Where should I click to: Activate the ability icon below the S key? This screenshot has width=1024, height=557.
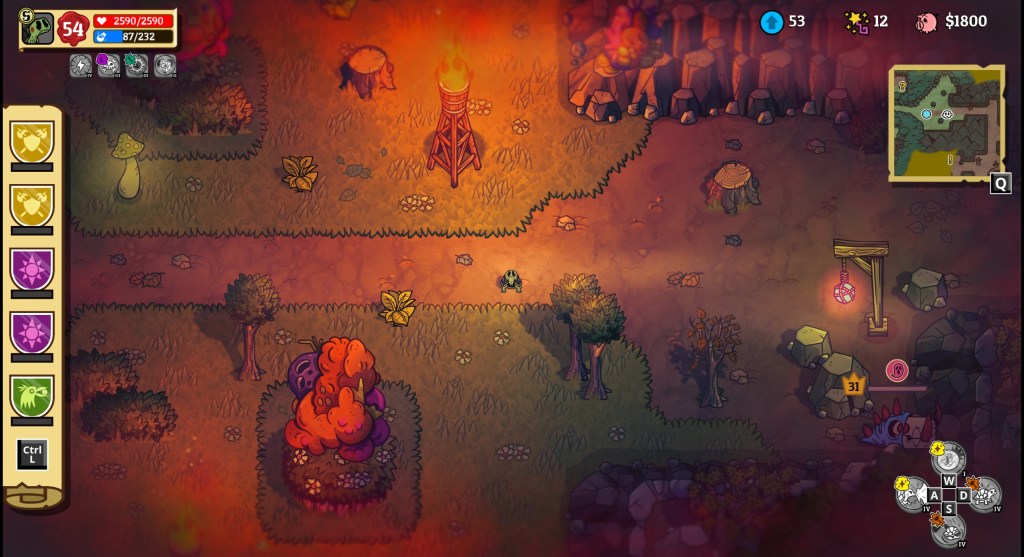(x=948, y=529)
